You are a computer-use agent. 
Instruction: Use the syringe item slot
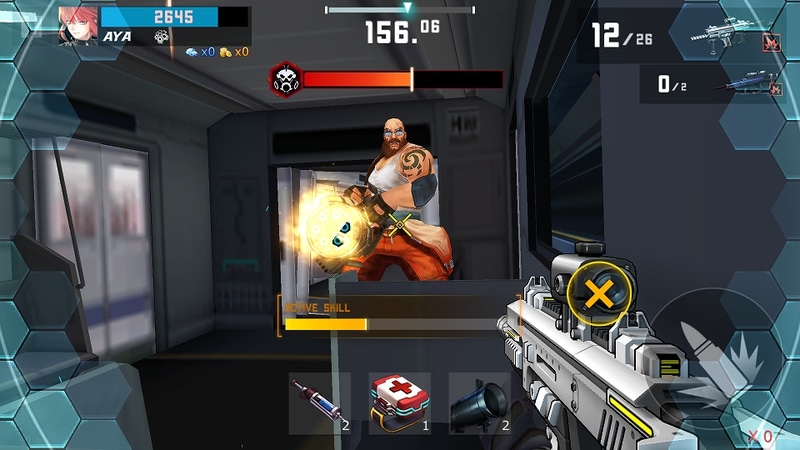pyautogui.click(x=319, y=403)
